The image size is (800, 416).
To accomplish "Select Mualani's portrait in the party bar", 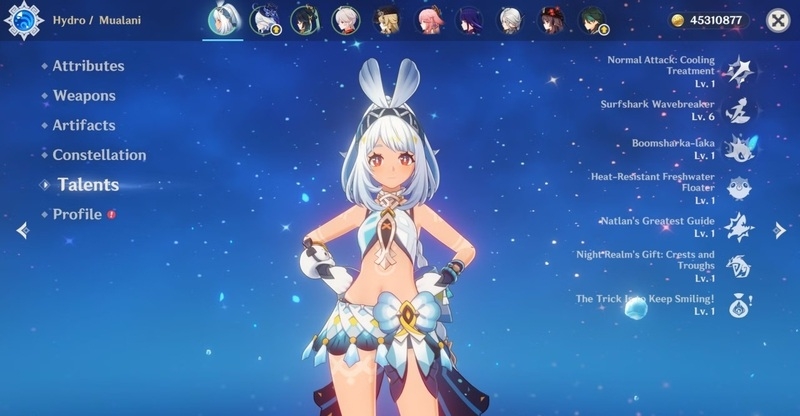I will click(x=222, y=20).
